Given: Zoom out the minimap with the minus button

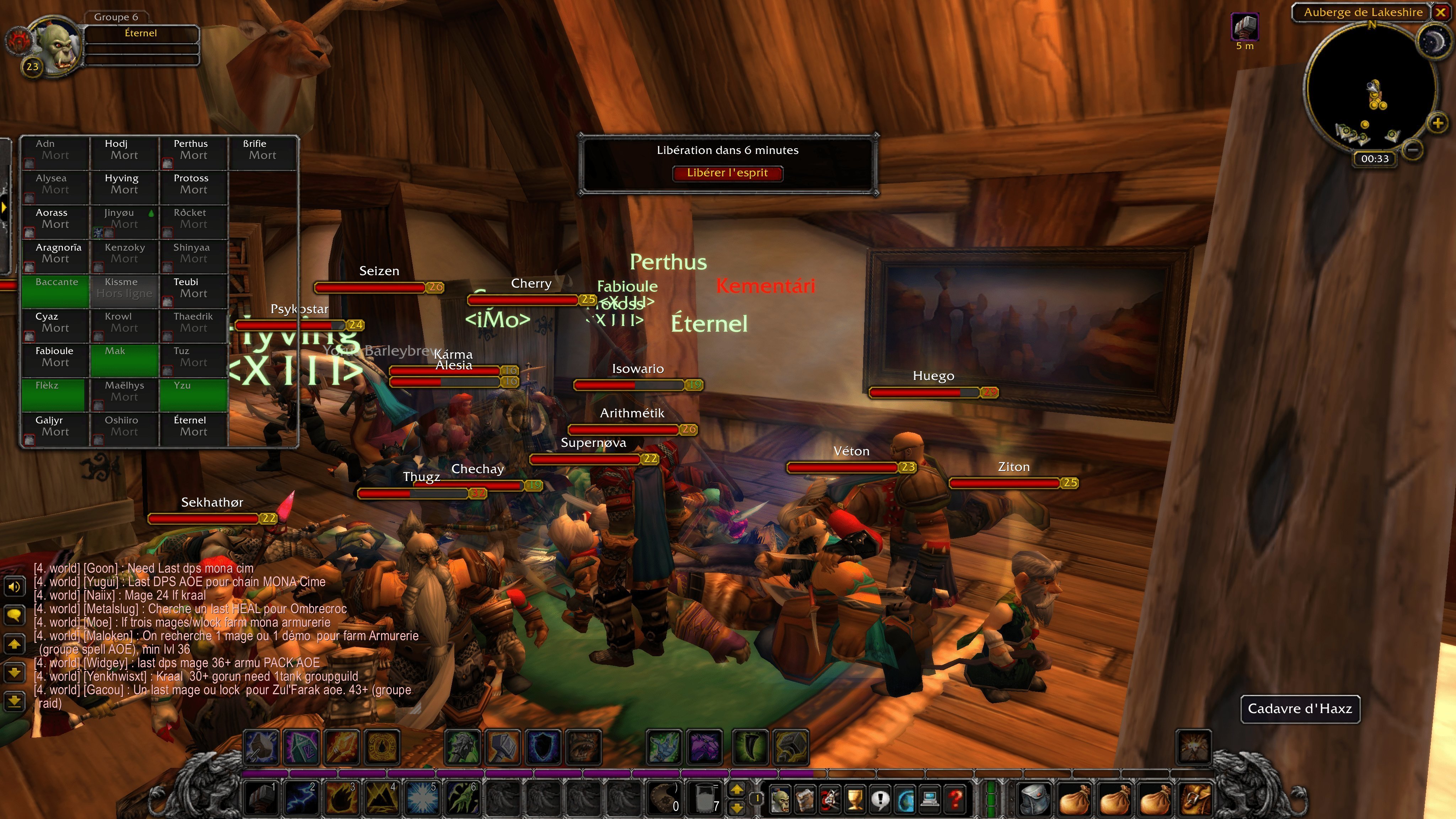Looking at the screenshot, I should [1413, 149].
